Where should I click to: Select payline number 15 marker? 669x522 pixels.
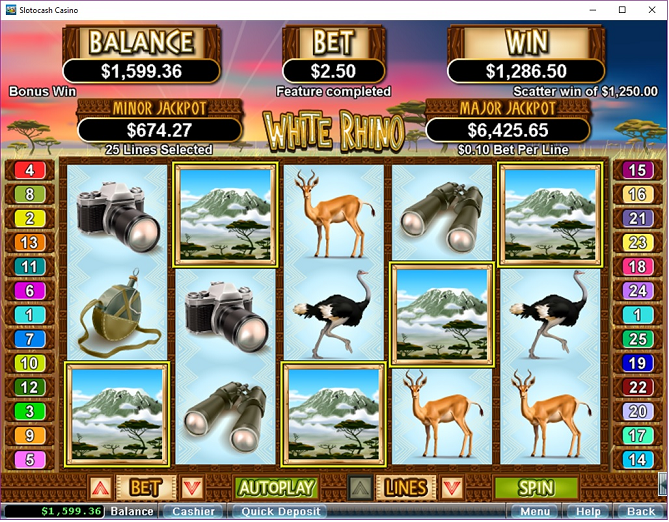637,170
